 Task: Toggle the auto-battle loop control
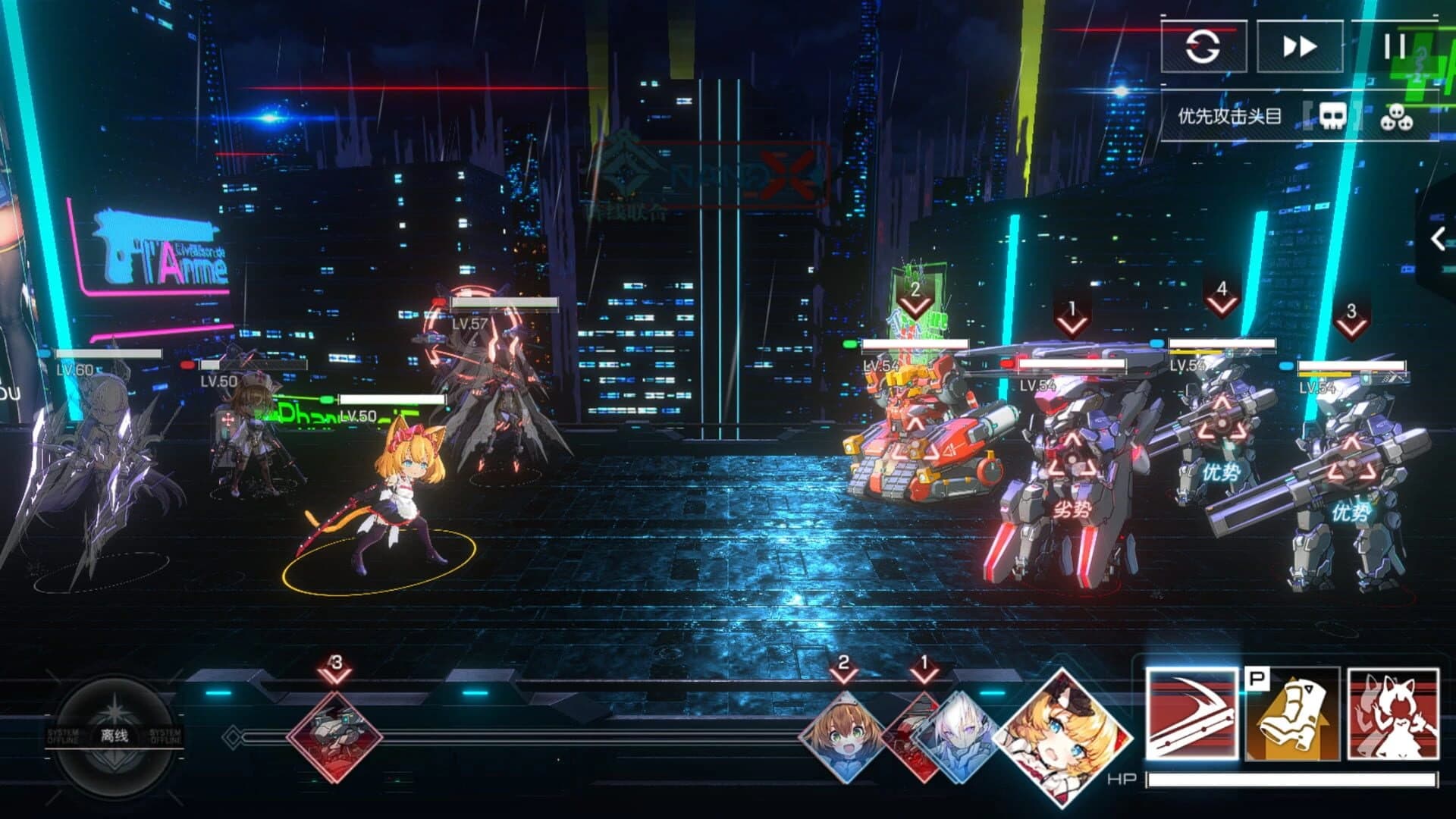click(x=1204, y=47)
